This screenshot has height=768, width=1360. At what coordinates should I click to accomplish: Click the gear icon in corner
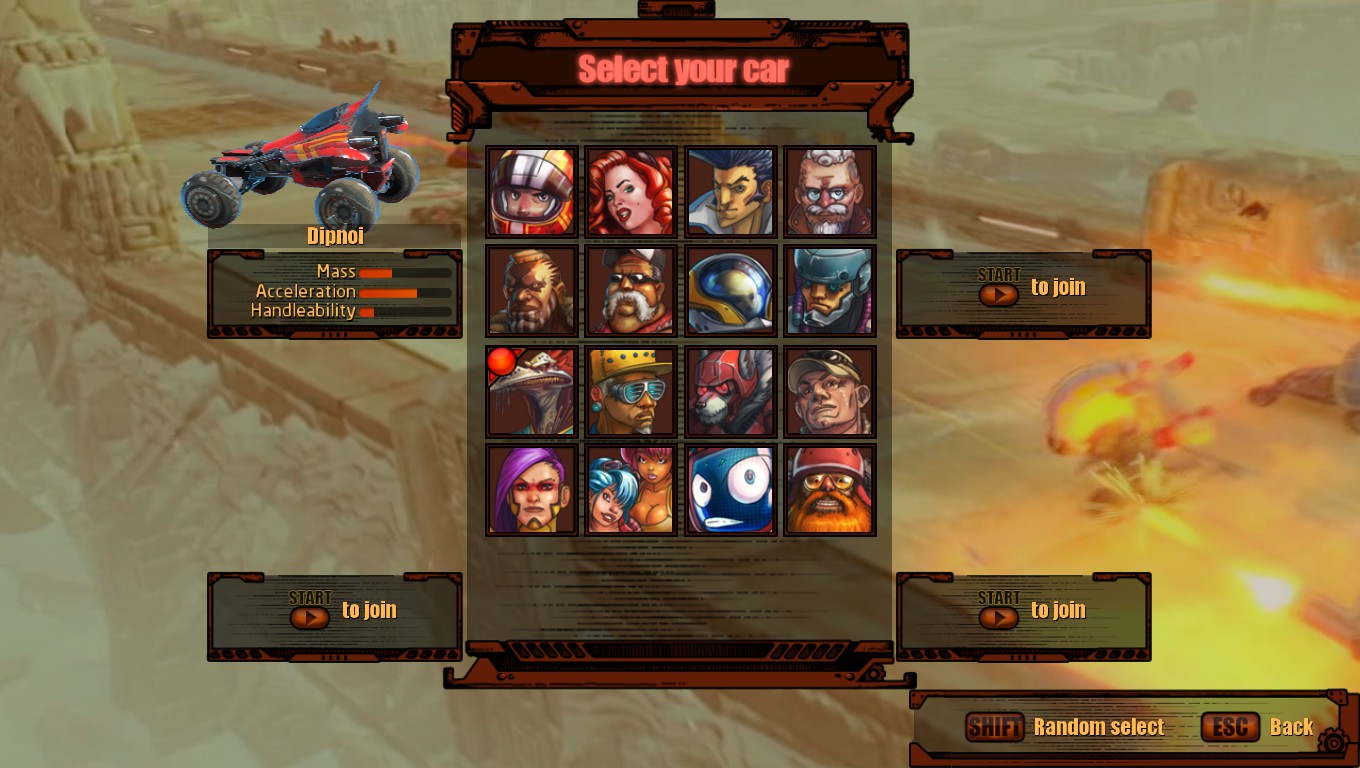point(1333,741)
